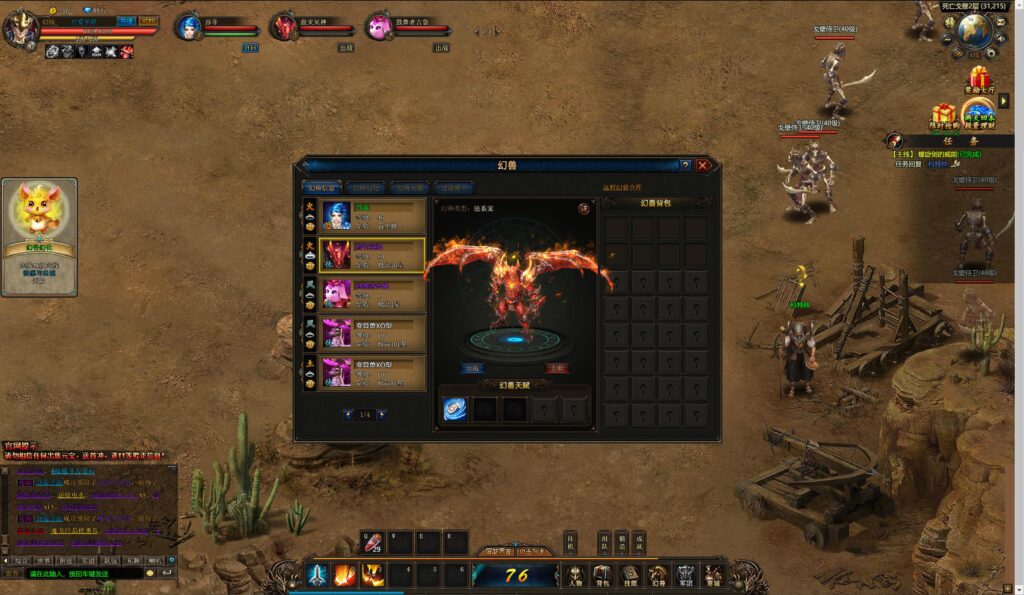Click the yellow pet egg promo panel
This screenshot has height=595, width=1024.
tap(39, 236)
